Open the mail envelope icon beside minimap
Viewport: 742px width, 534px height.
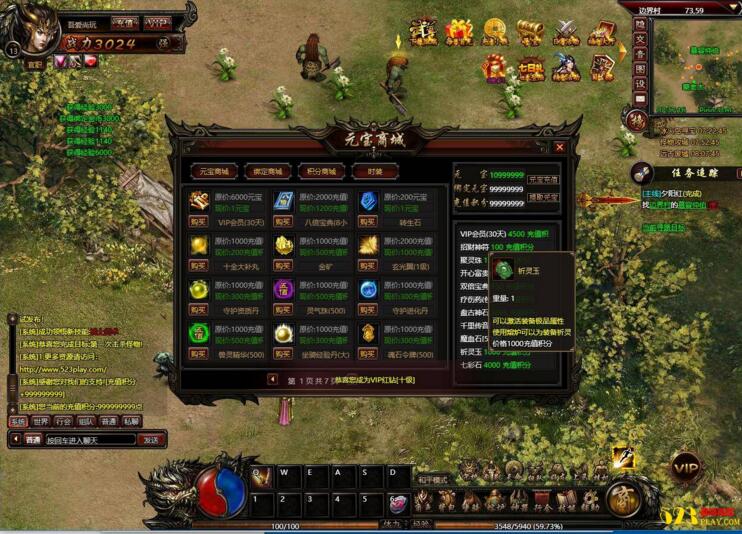[x=639, y=99]
